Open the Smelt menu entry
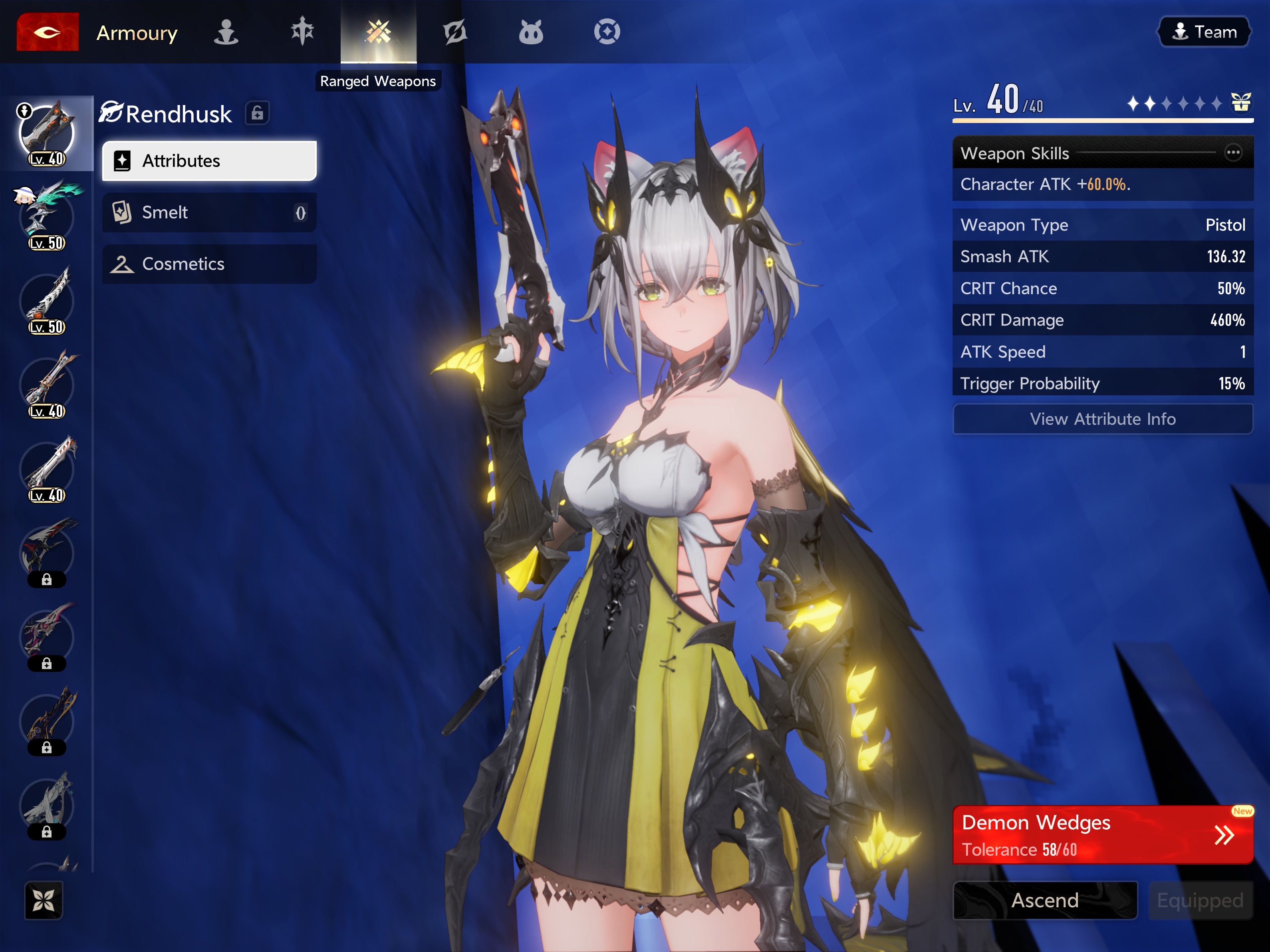This screenshot has height=952, width=1270. (209, 212)
